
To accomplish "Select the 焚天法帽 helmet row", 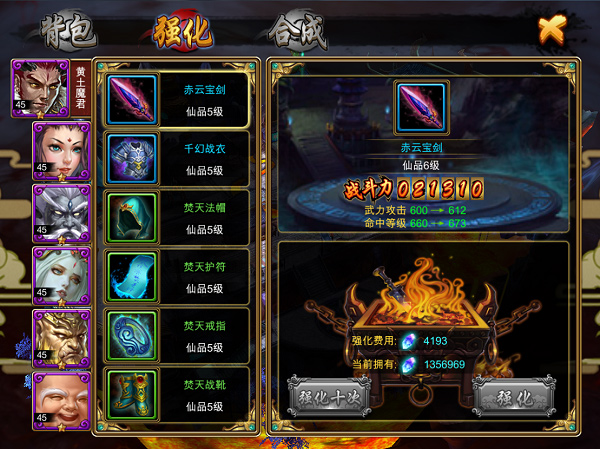I will [x=179, y=217].
